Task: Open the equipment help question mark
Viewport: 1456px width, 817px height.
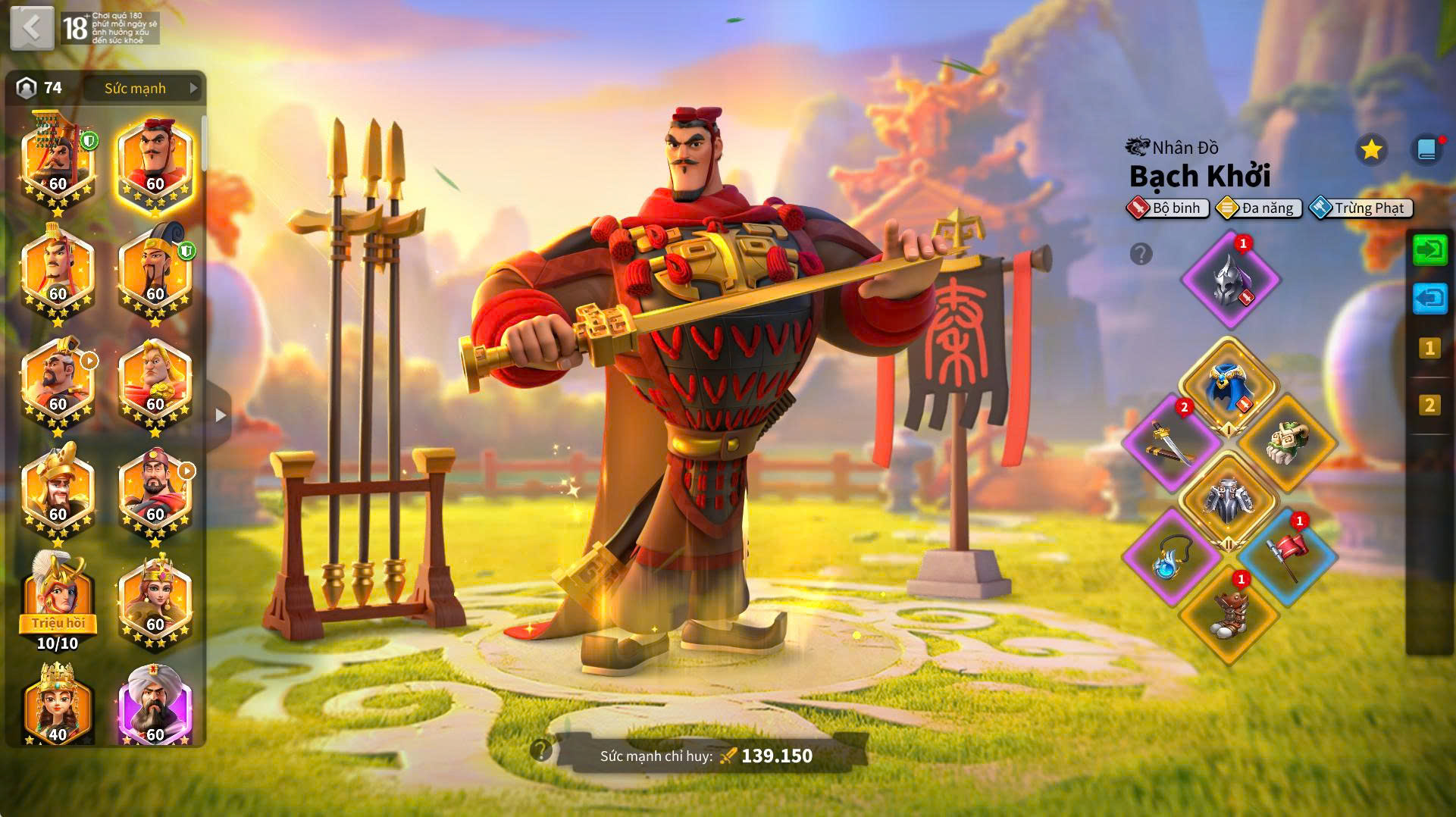Action: 1141,254
